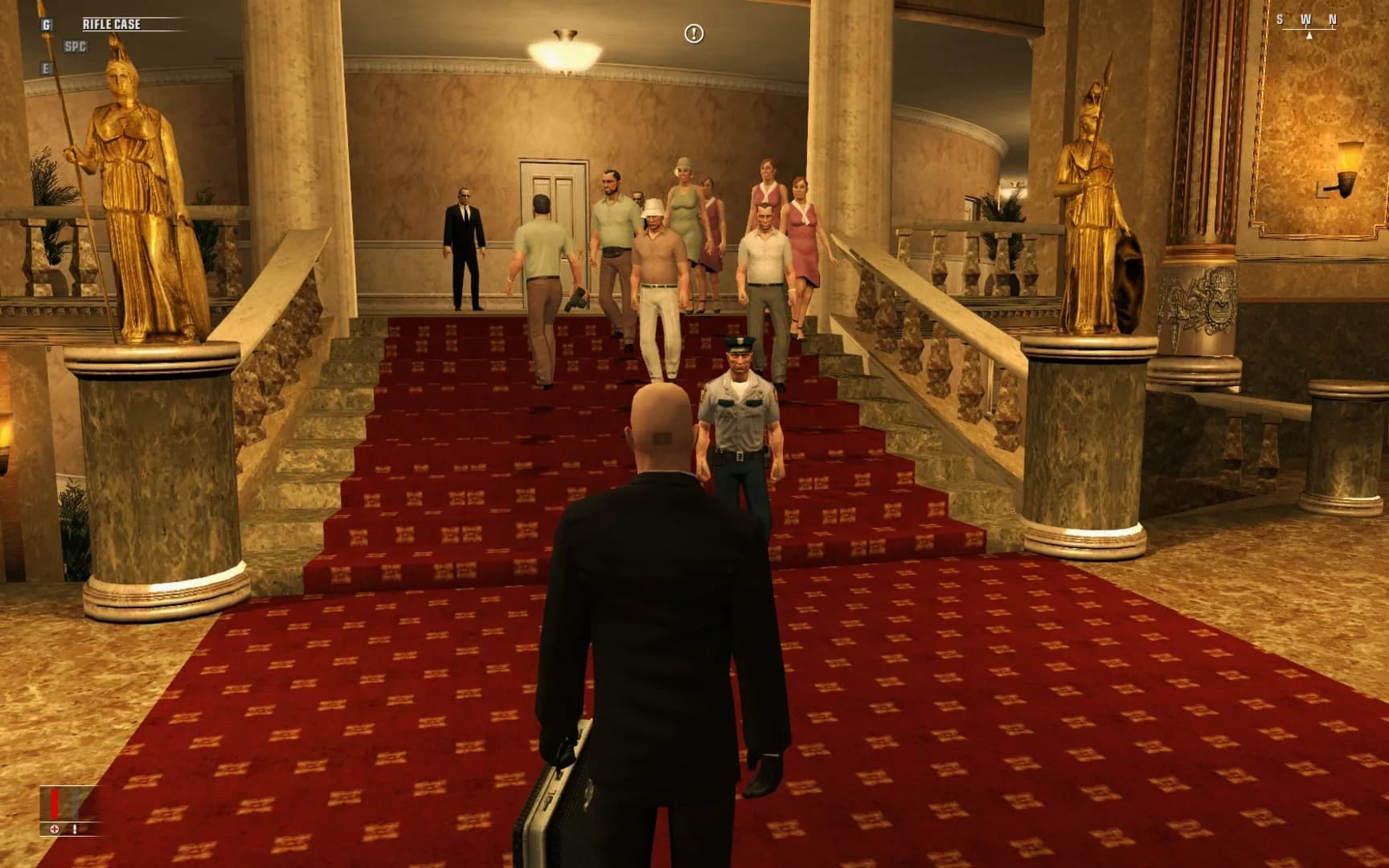Click the W marker on the compass
This screenshot has width=1389, height=868.
tap(1306, 18)
